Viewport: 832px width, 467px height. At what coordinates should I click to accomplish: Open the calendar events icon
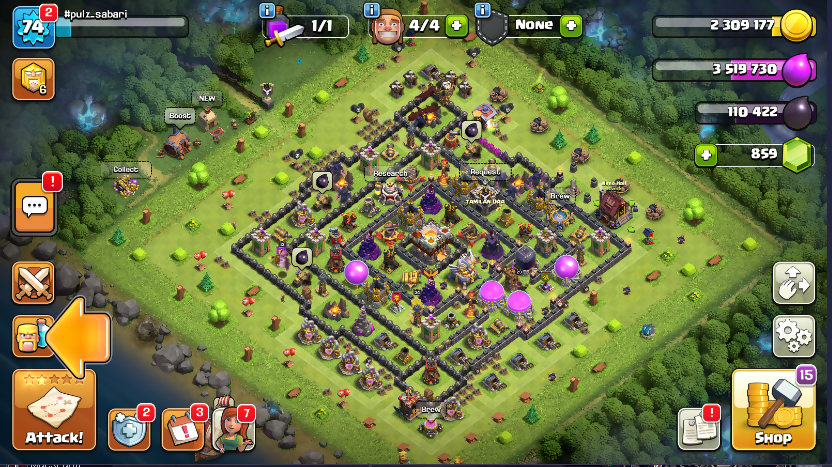point(182,429)
